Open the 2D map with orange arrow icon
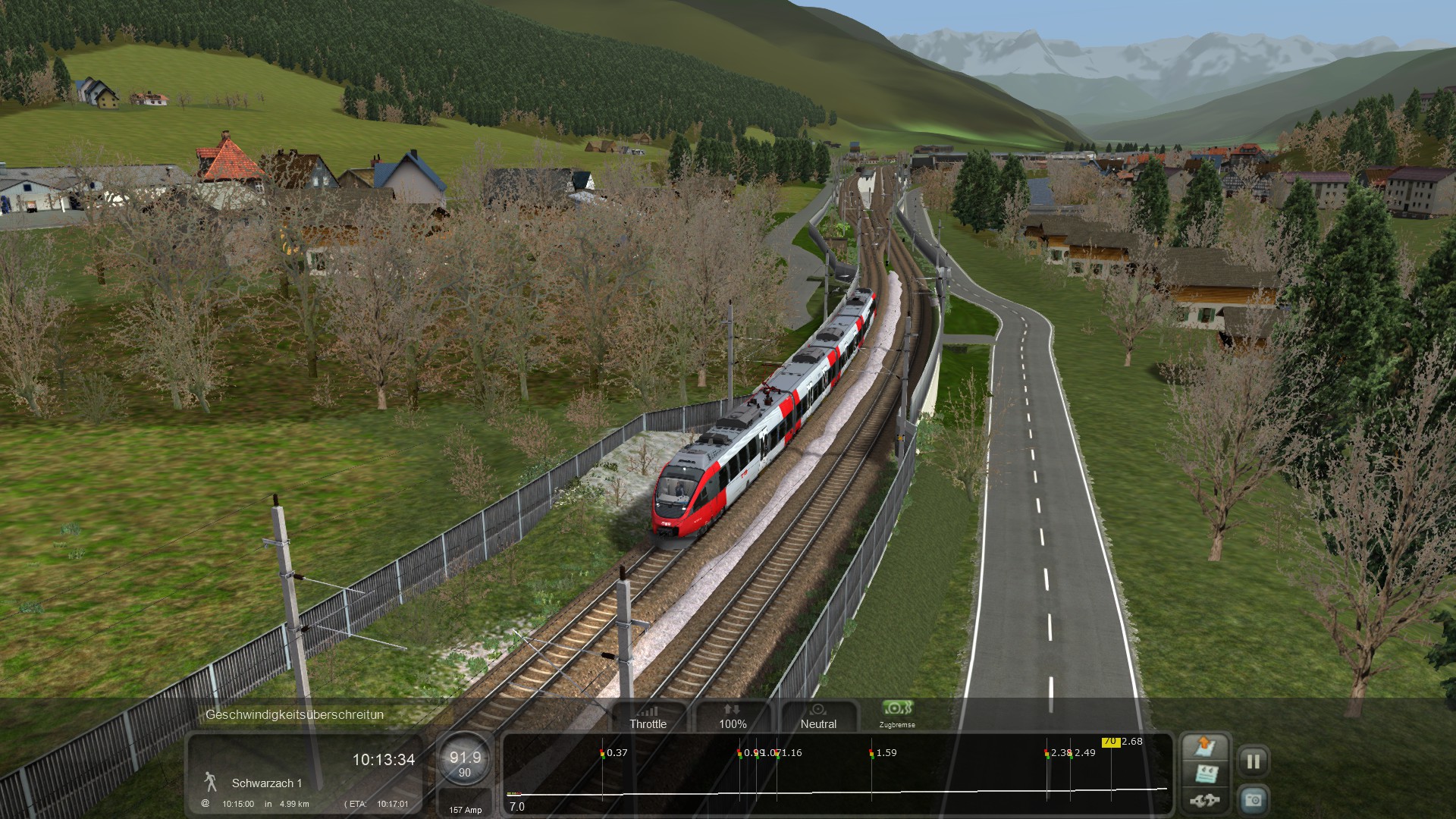This screenshot has width=1456, height=819. [1205, 746]
